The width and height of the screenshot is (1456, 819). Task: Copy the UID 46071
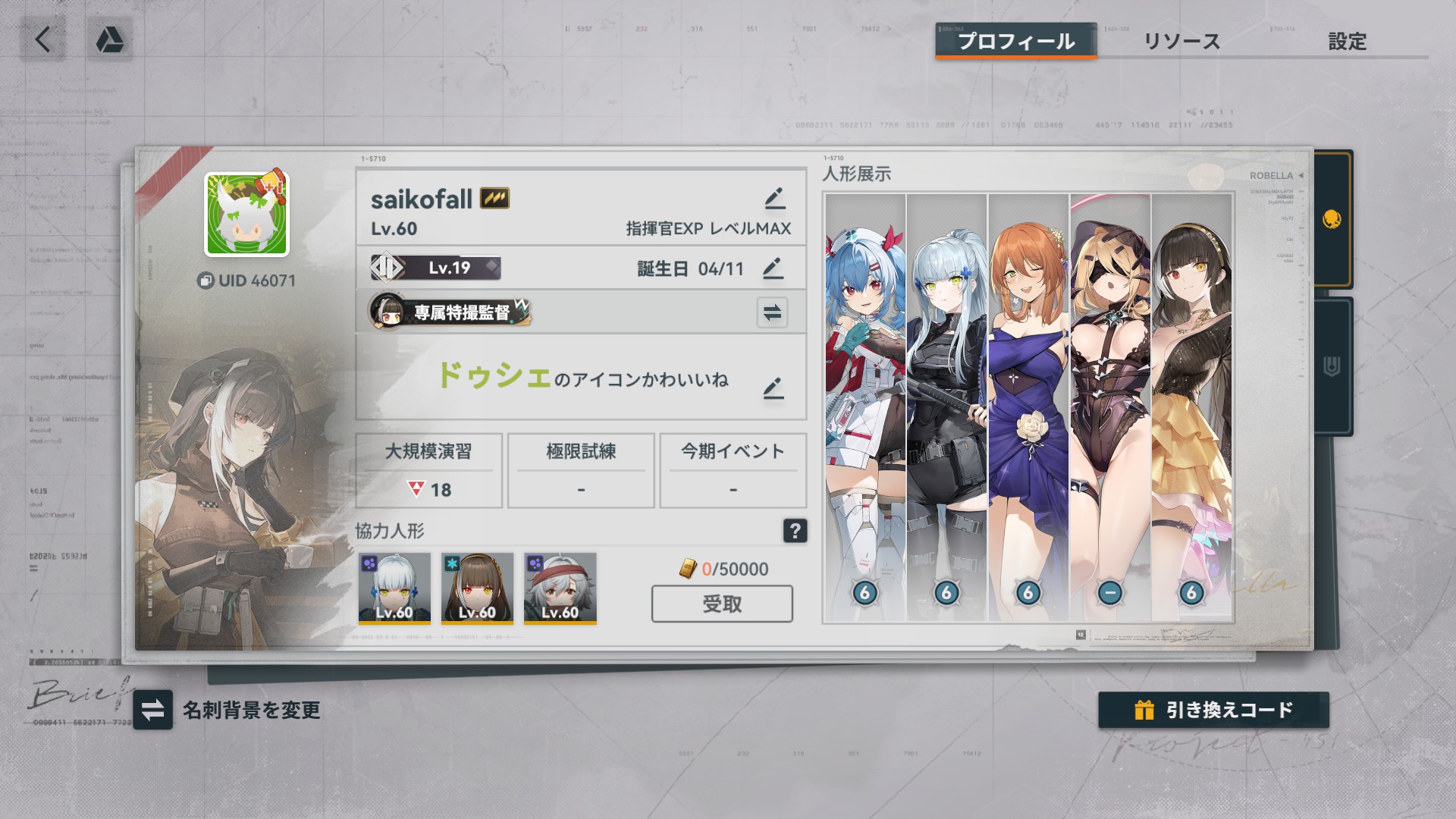click(x=206, y=281)
